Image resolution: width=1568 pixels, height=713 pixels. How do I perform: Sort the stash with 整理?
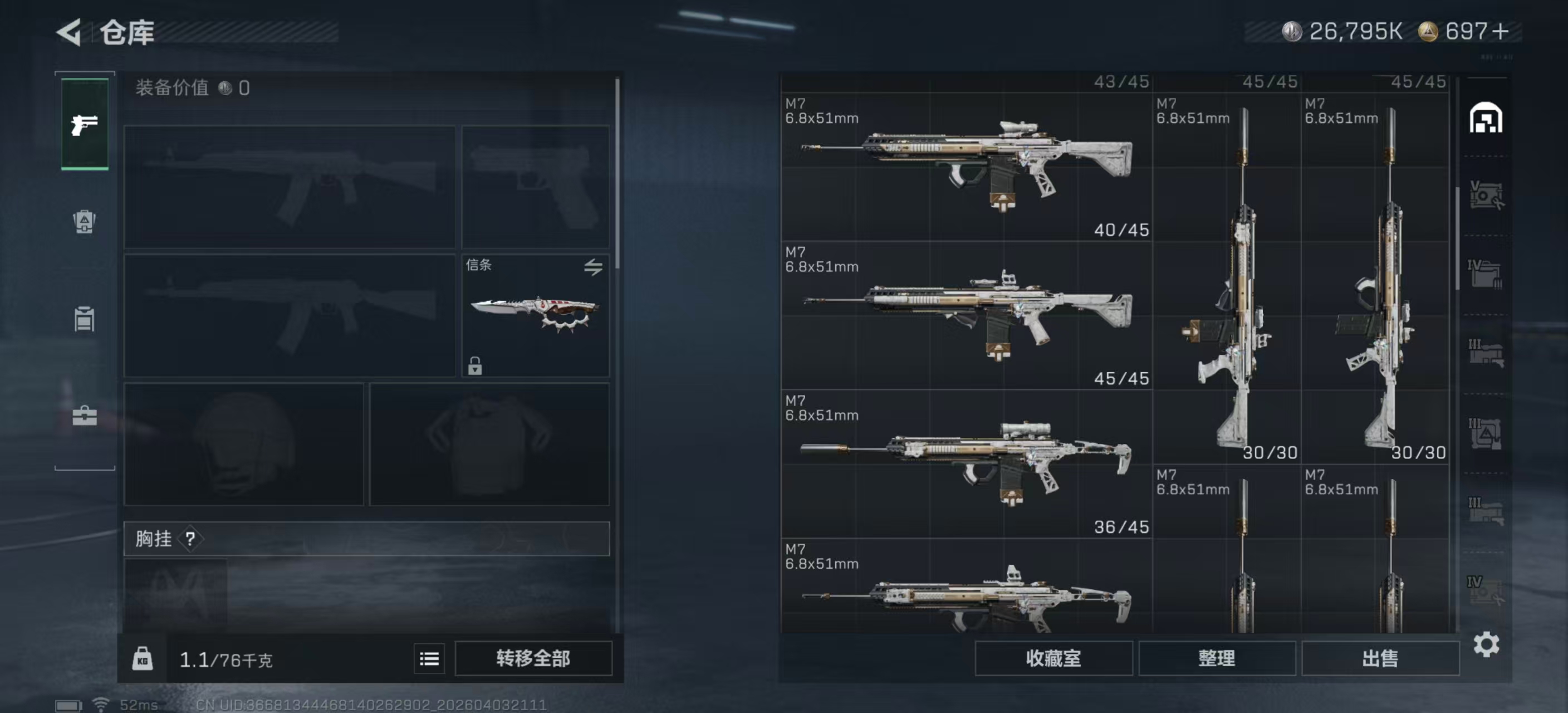1216,658
